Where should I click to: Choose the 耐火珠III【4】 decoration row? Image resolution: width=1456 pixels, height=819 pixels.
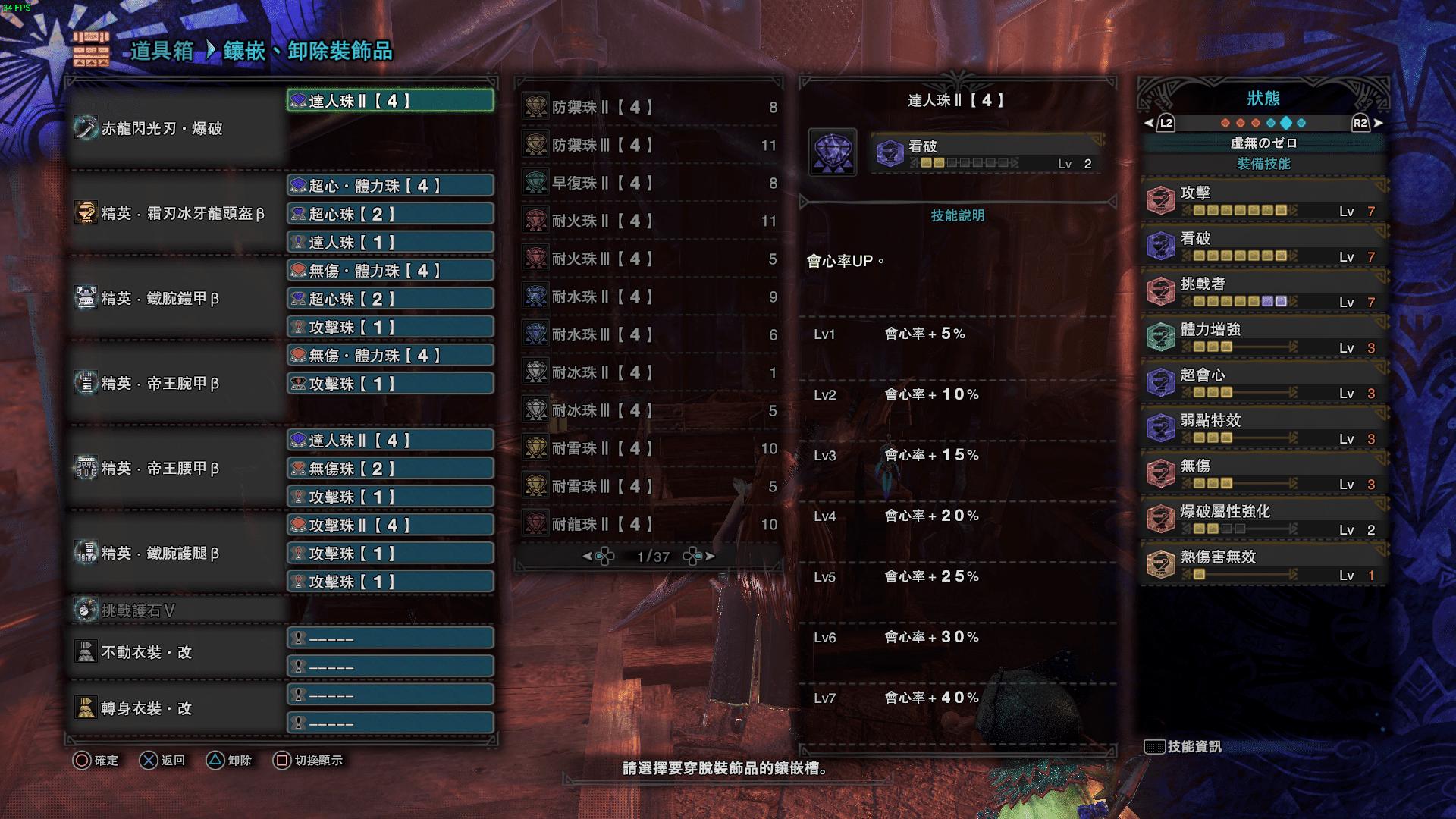point(649,259)
